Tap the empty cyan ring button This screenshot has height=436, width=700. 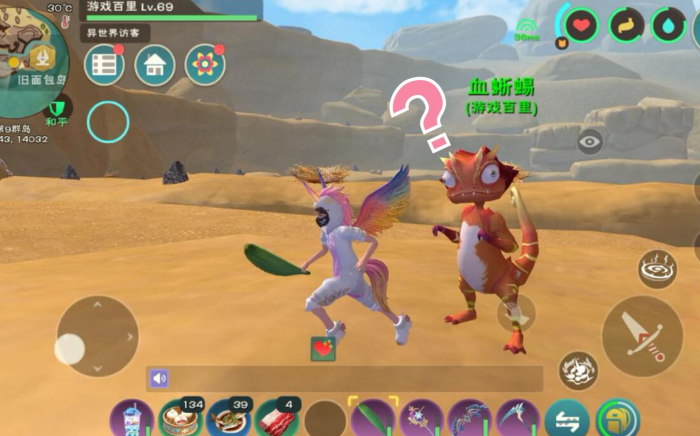(108, 122)
